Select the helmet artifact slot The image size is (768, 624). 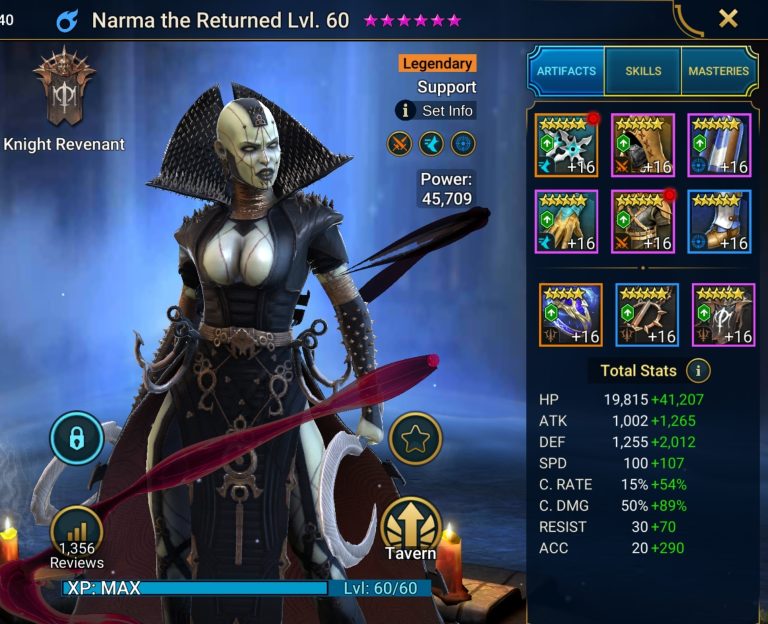(x=643, y=145)
